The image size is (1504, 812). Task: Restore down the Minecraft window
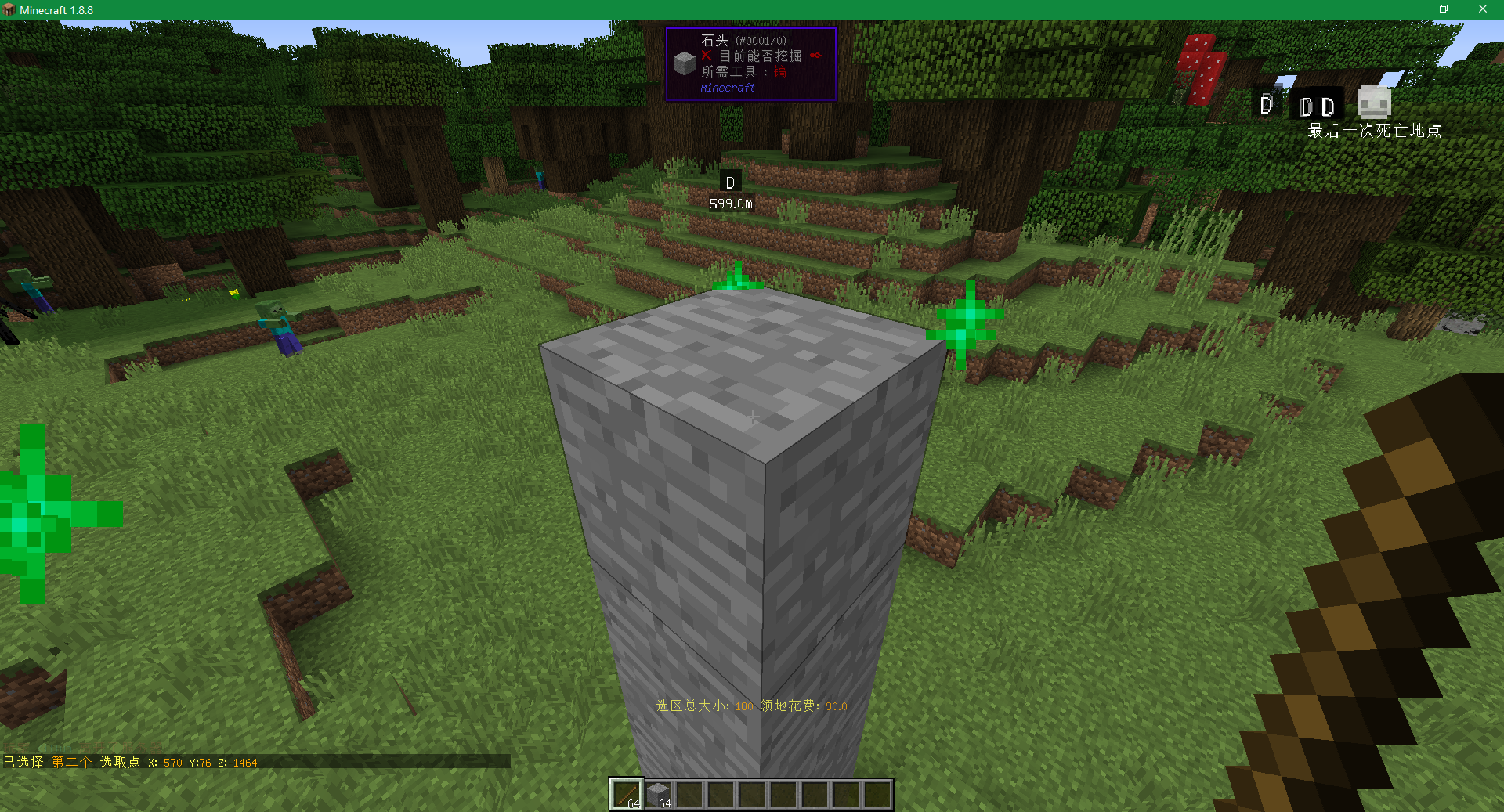(x=1444, y=9)
